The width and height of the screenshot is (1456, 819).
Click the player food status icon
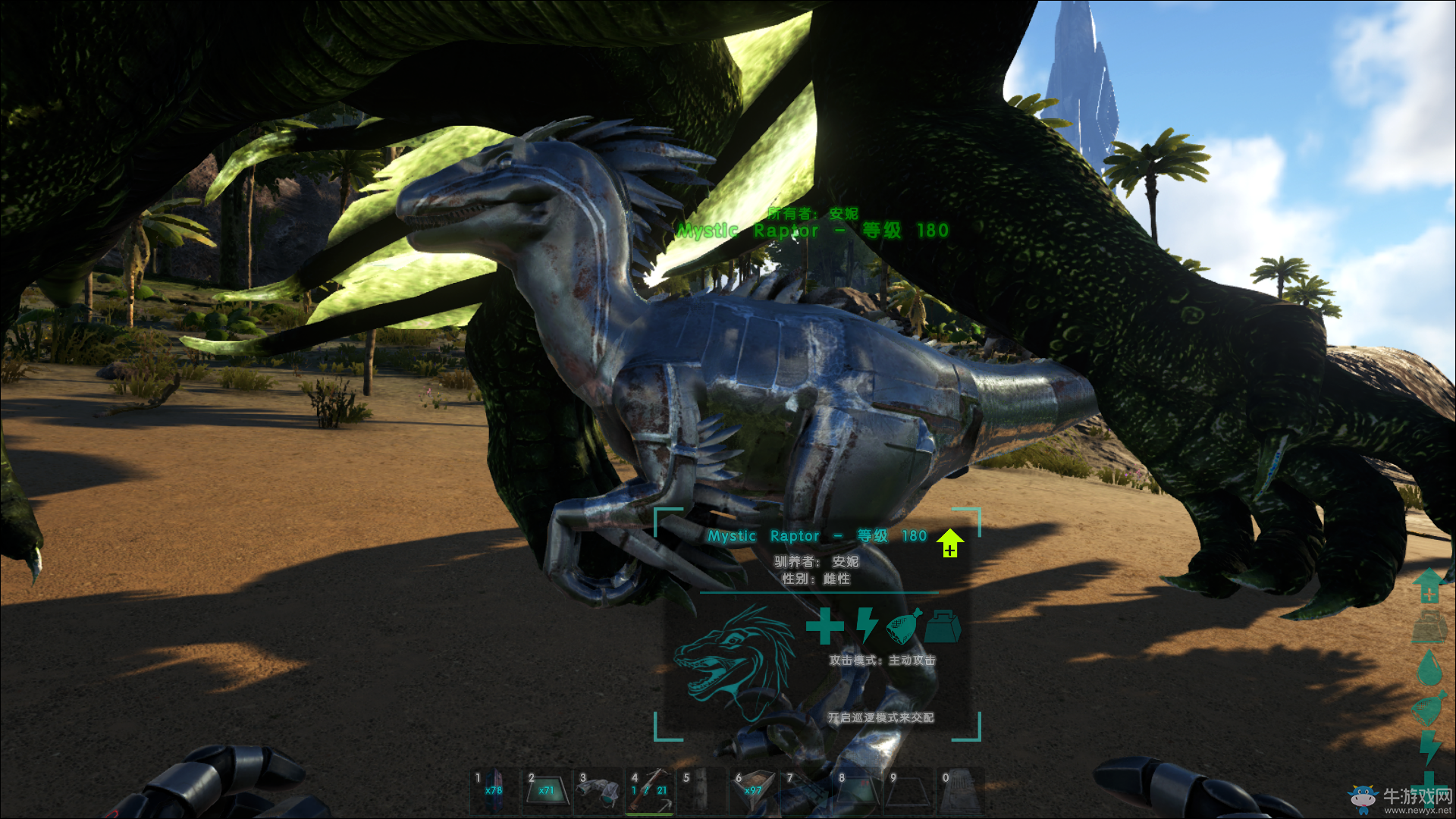pos(1429,708)
